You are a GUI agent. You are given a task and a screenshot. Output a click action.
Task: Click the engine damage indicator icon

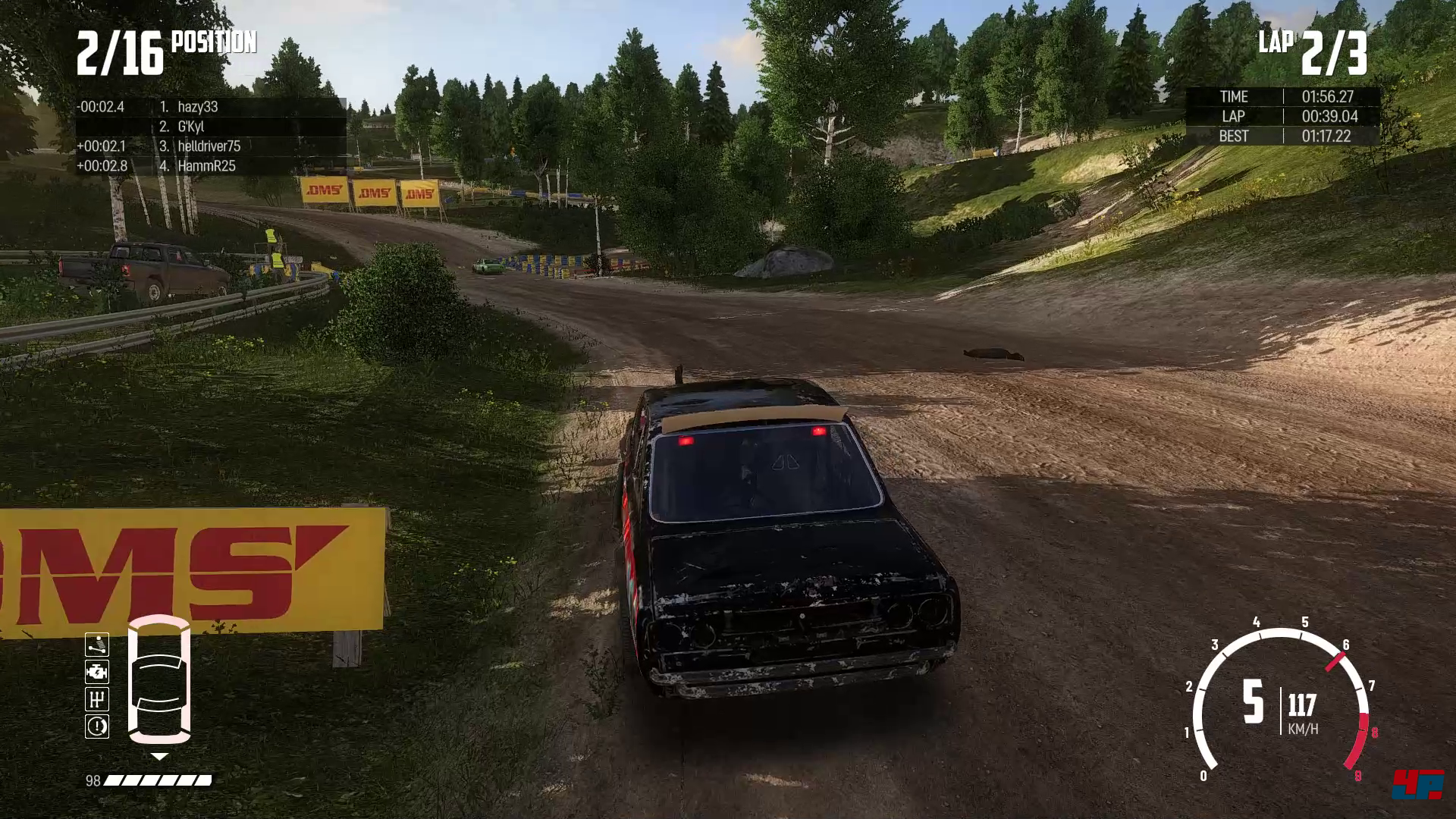click(97, 672)
